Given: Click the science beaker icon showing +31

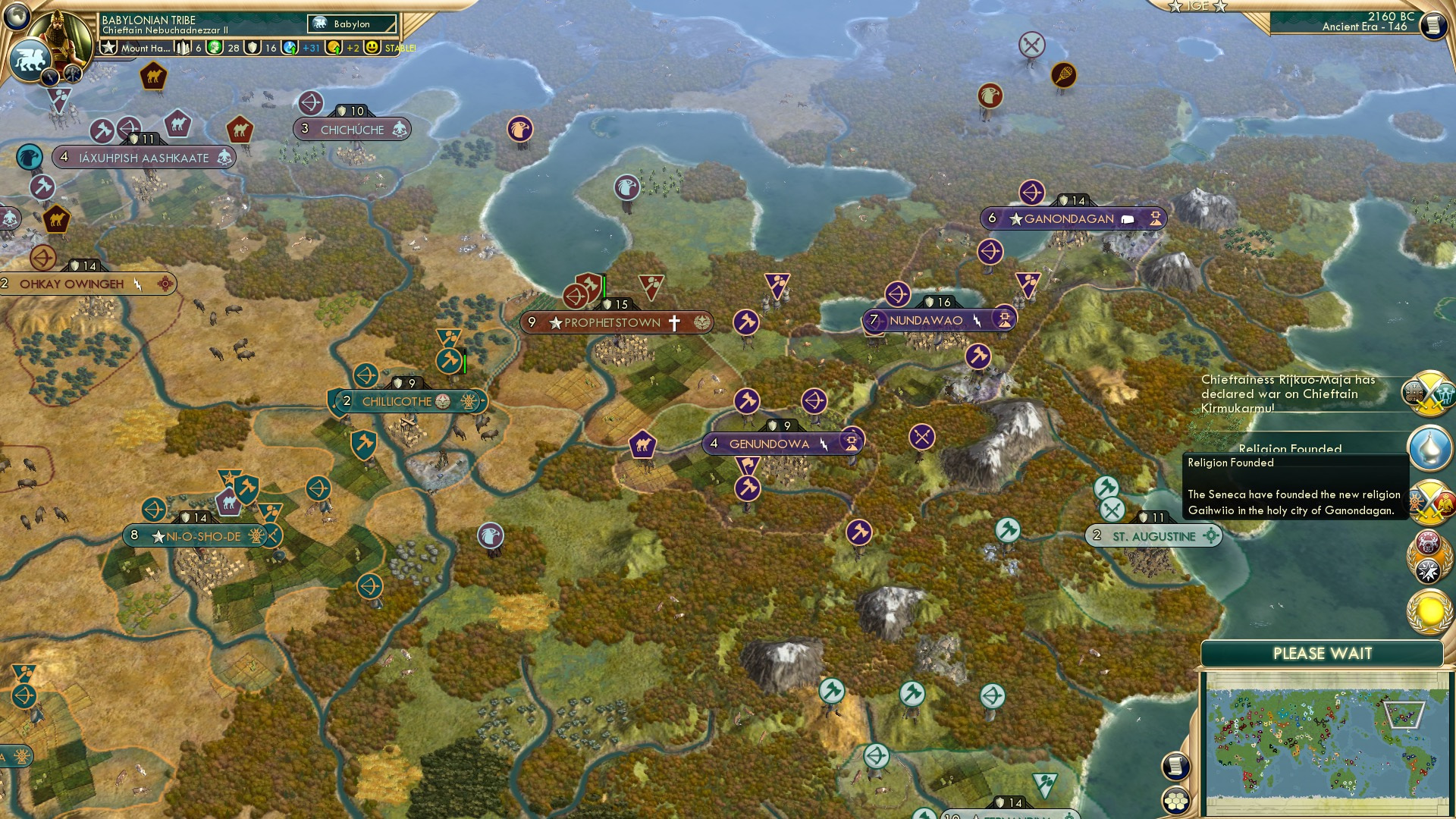Looking at the screenshot, I should pyautogui.click(x=288, y=48).
